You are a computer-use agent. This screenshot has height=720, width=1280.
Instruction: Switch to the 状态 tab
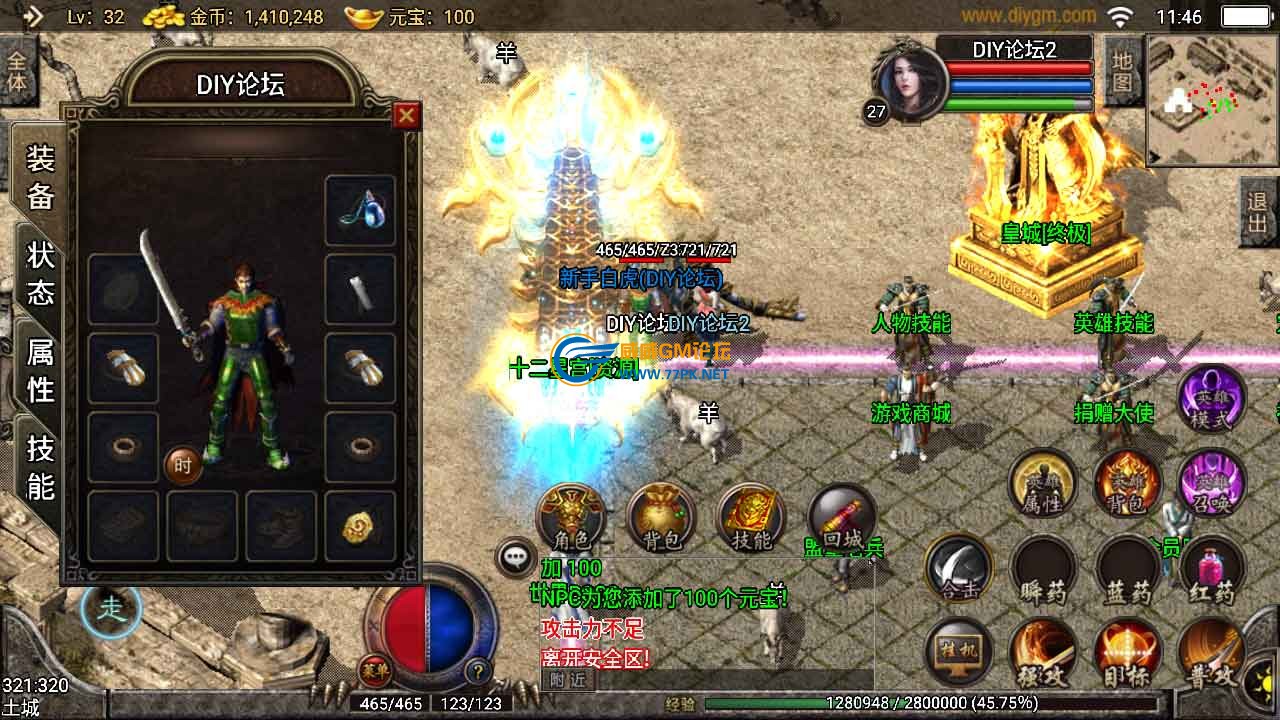[x=40, y=272]
